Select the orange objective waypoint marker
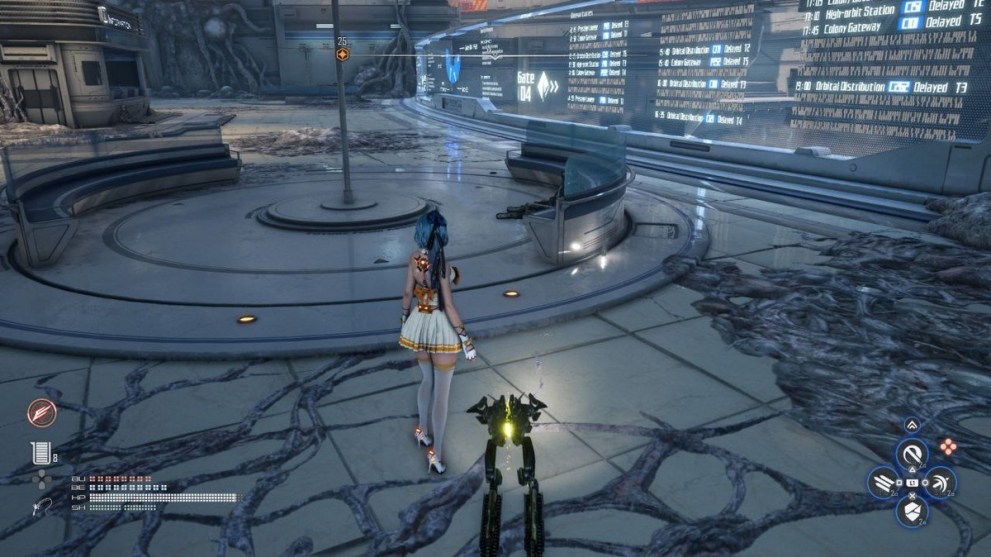Screen dimensions: 991x557 pos(343,55)
